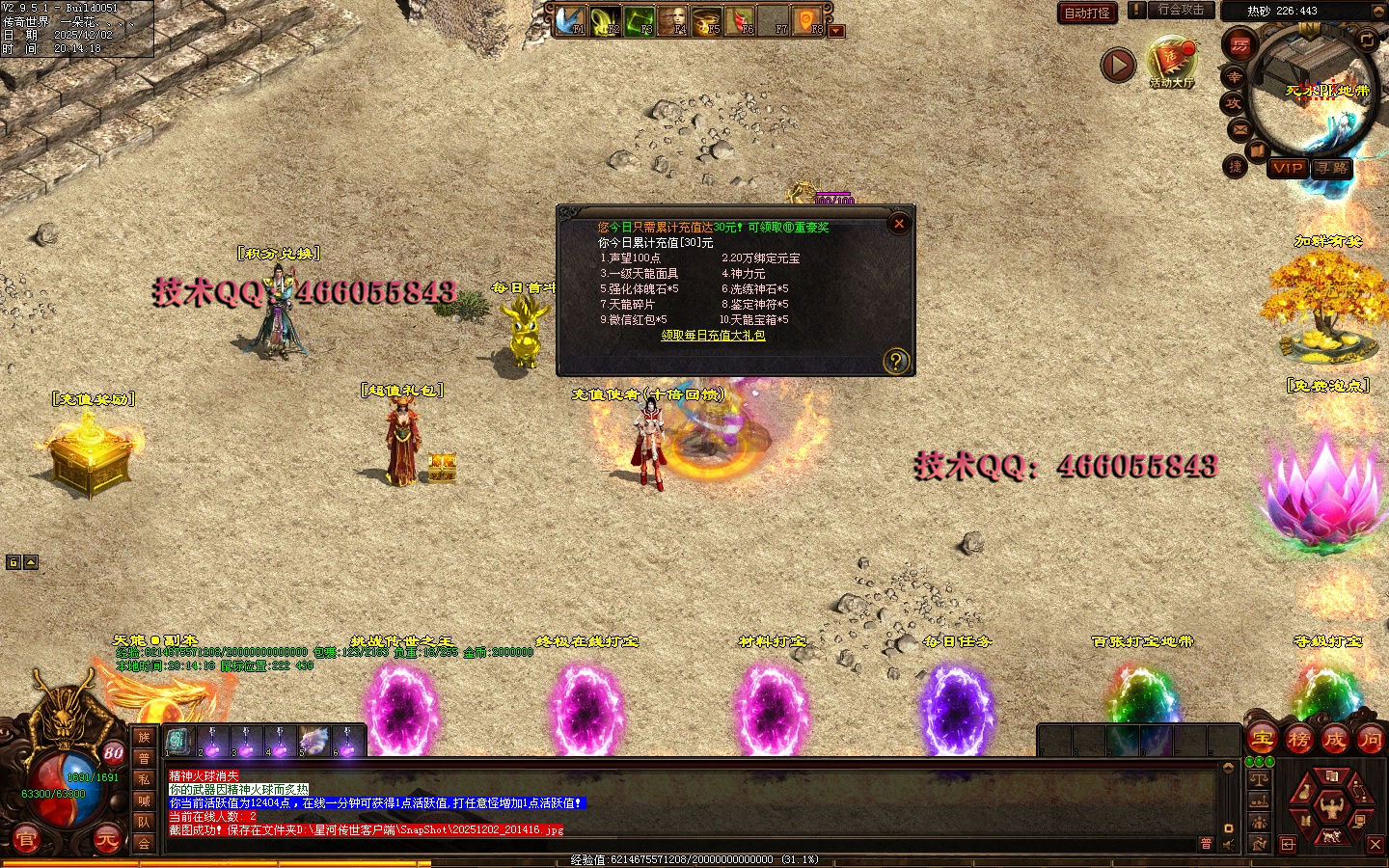Select the 行会攻击 guild attack button
1389x868 pixels.
pos(1181,10)
